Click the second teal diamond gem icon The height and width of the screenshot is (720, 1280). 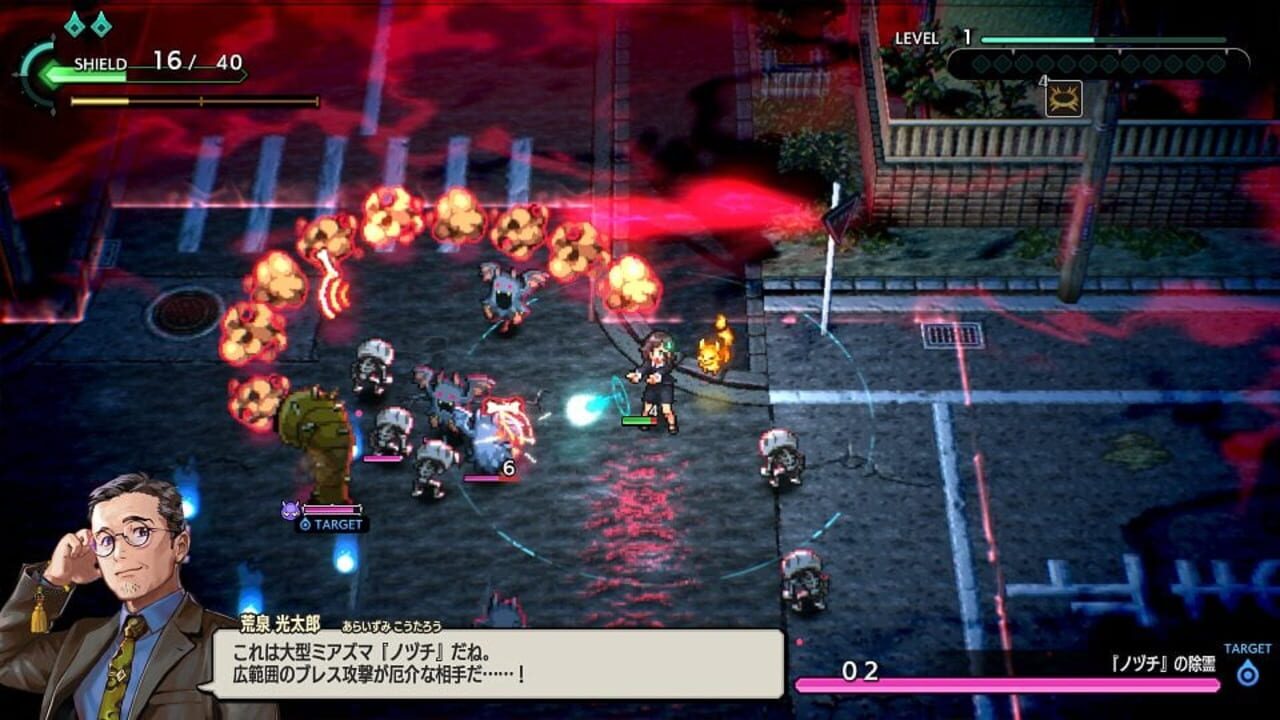coord(100,25)
